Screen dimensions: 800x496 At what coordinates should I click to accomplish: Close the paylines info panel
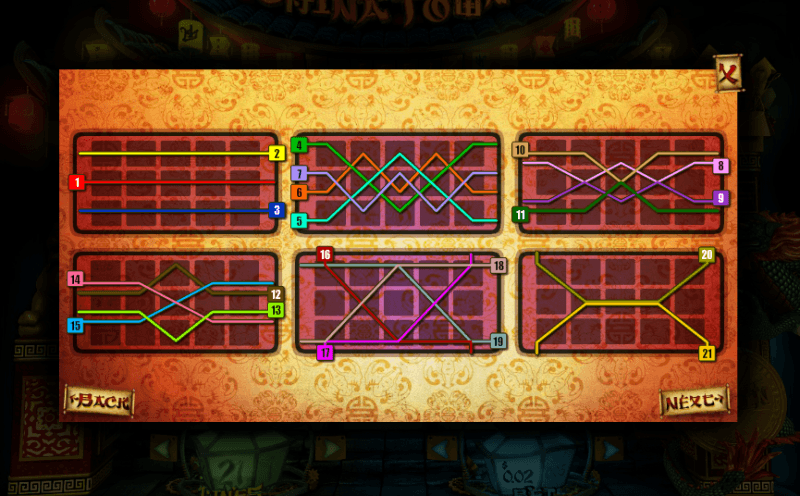click(727, 73)
